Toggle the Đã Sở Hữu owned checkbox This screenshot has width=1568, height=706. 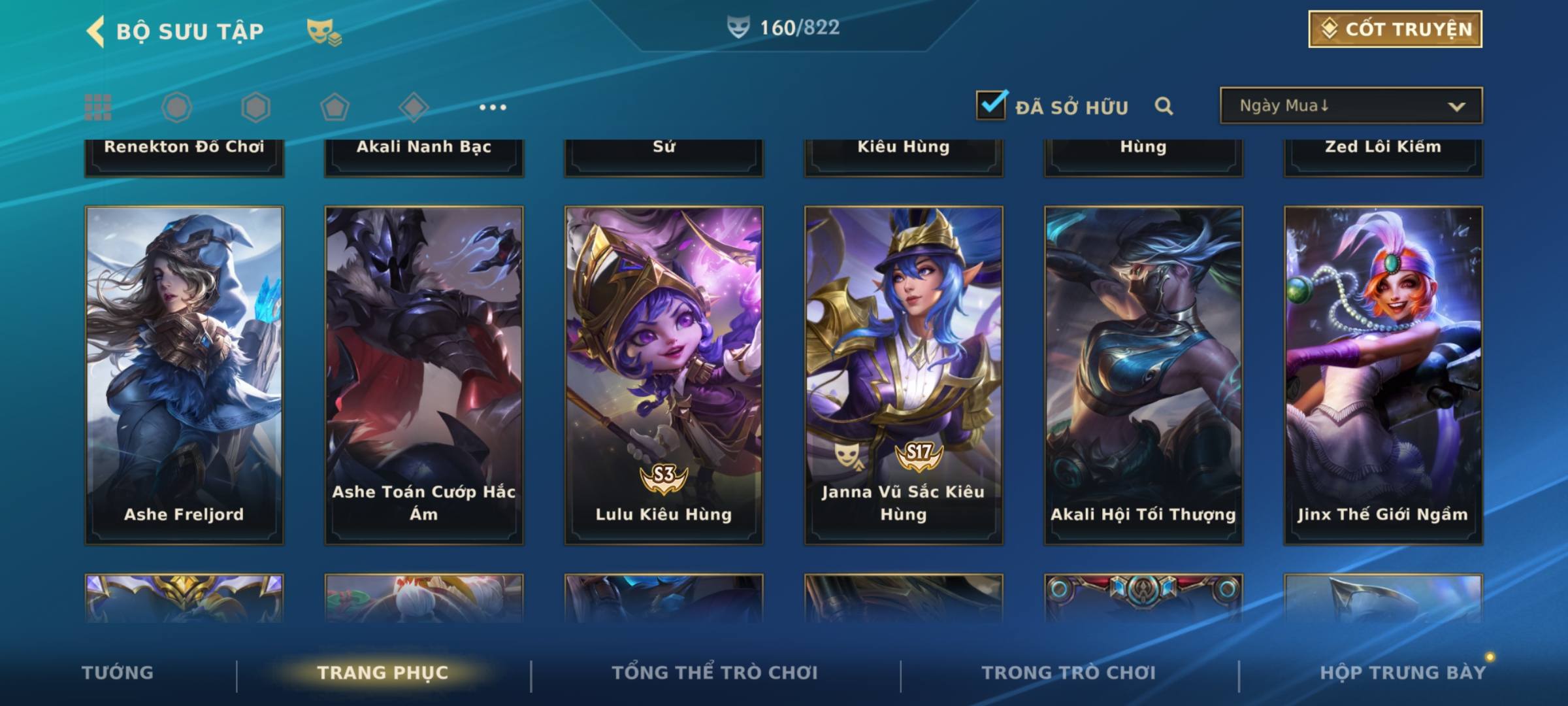(991, 105)
